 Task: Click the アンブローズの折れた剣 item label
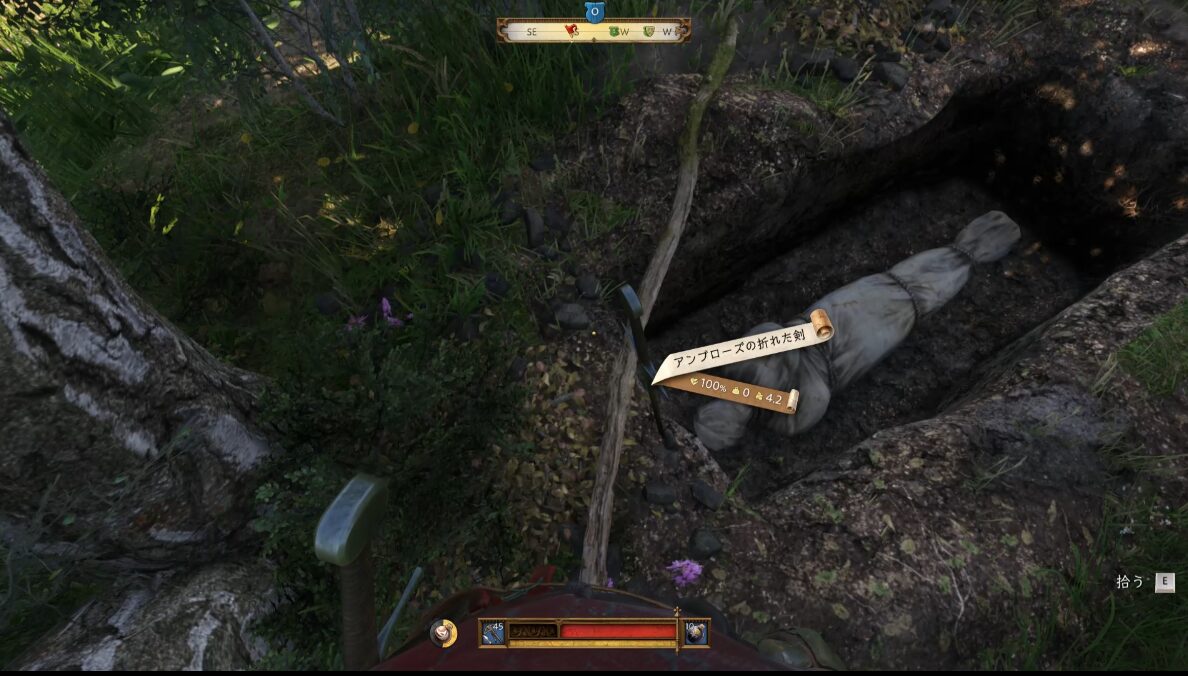point(740,339)
